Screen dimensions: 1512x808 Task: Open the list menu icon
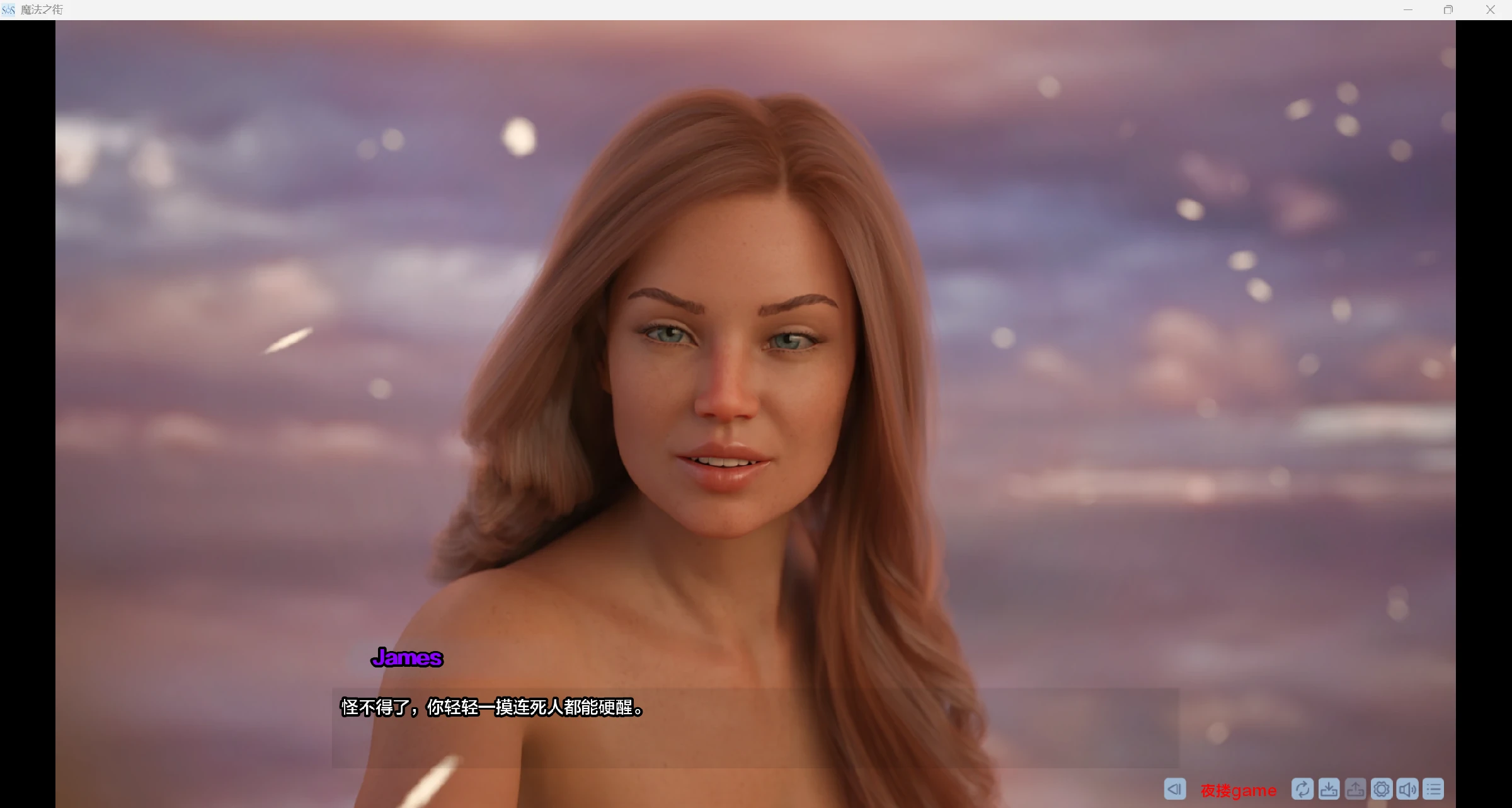[x=1434, y=789]
